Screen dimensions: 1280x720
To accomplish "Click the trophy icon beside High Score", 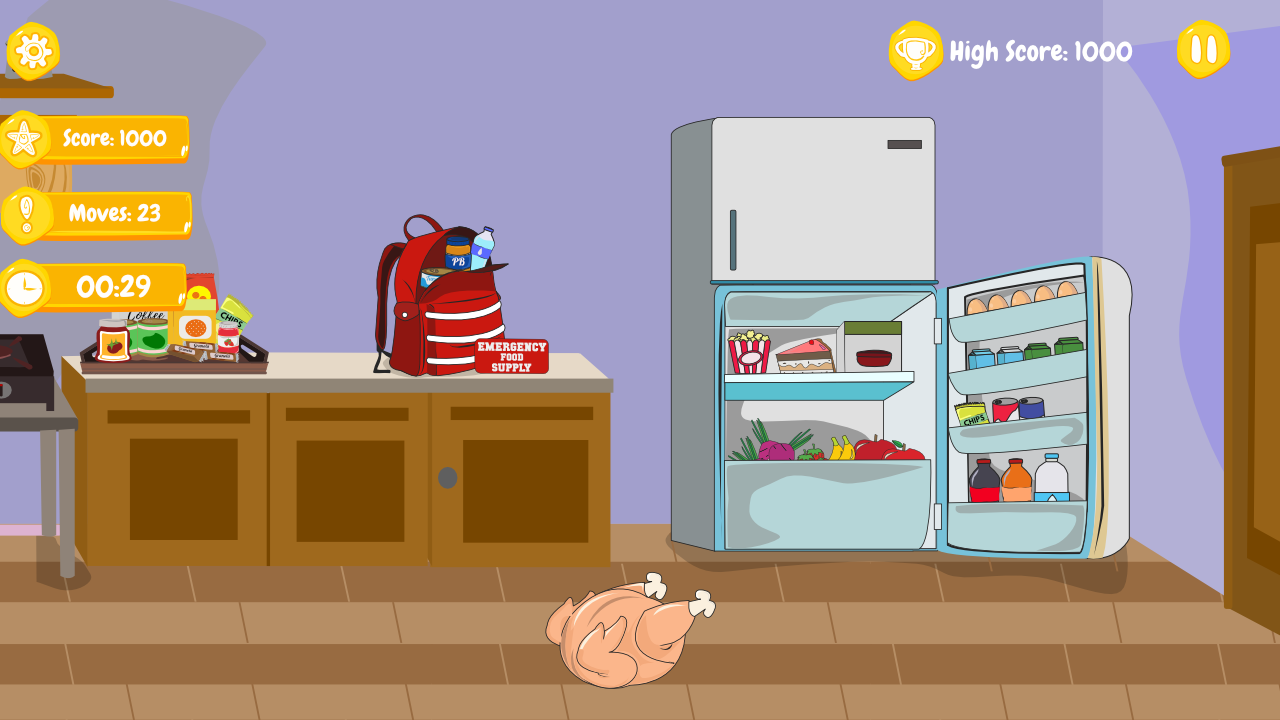I will (x=916, y=48).
